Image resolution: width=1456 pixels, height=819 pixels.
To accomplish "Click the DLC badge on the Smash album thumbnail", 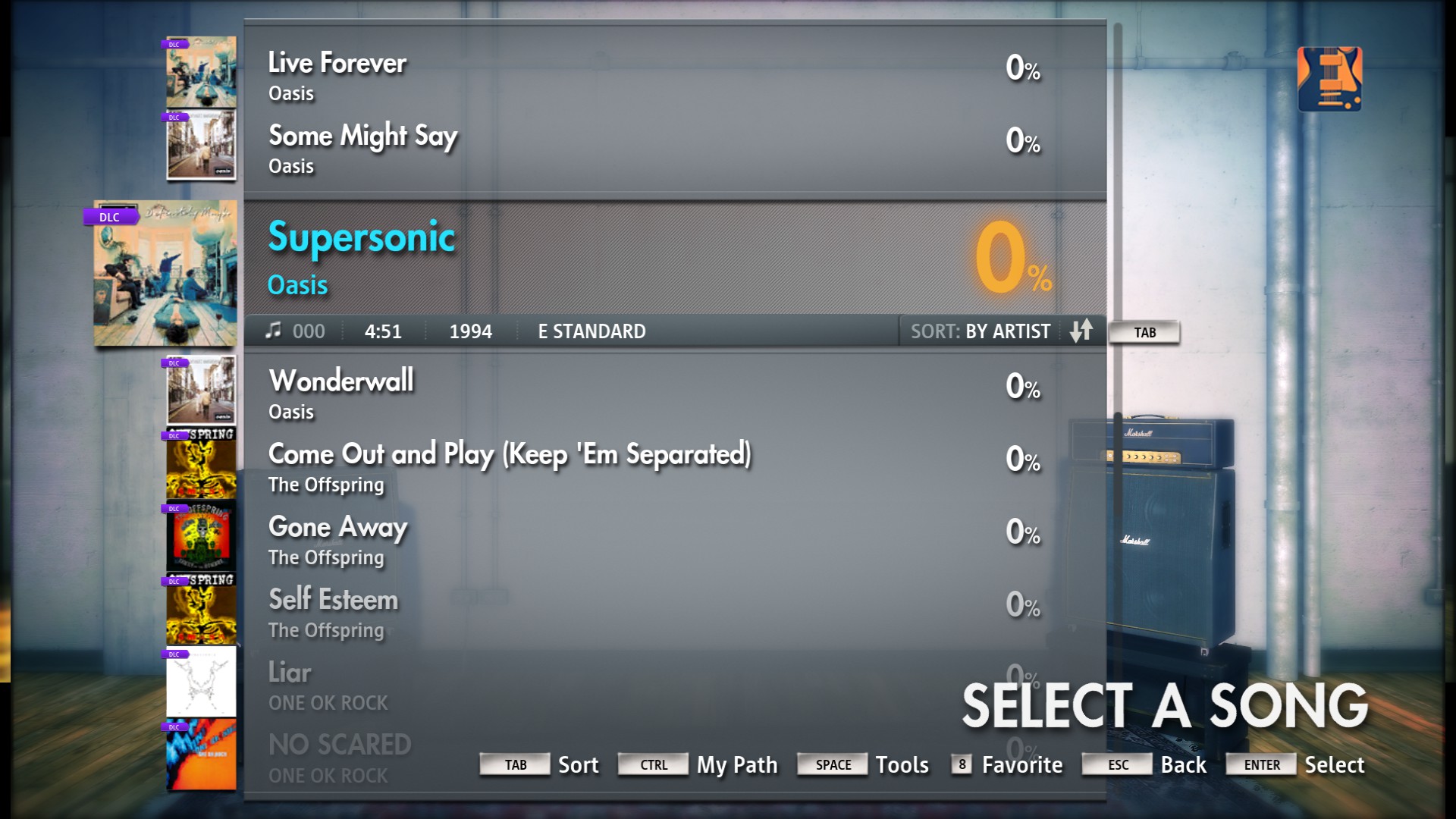I will click(173, 436).
